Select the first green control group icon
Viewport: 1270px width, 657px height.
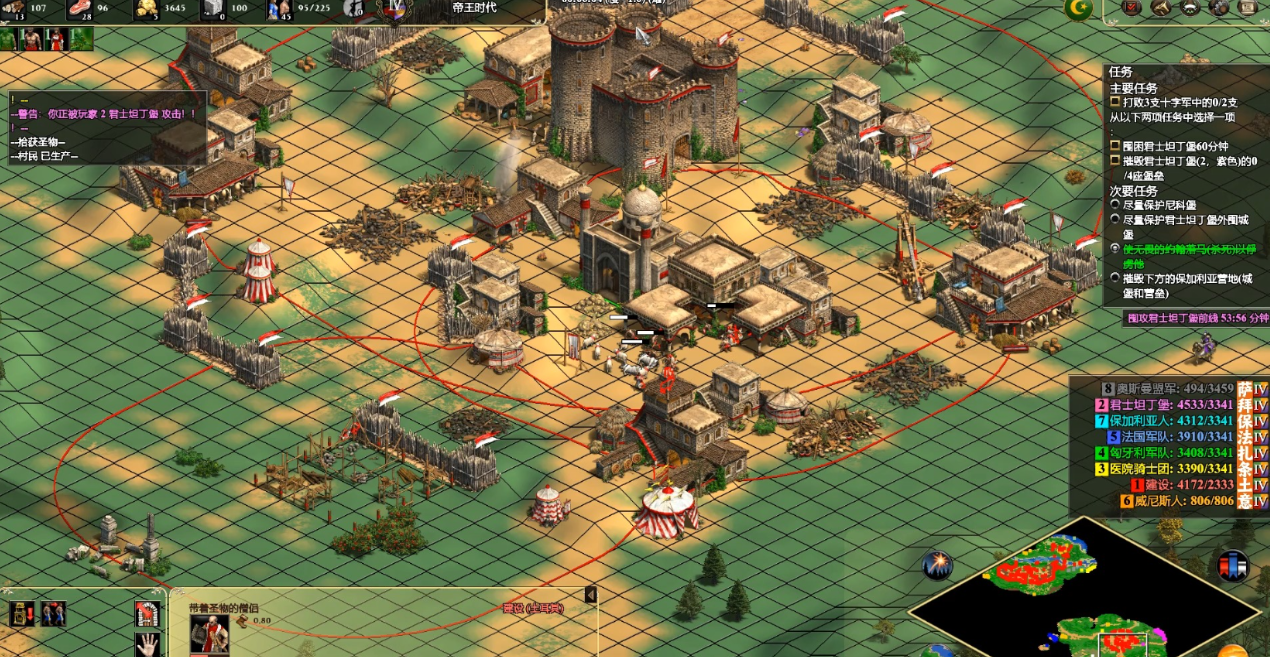(x=8, y=39)
